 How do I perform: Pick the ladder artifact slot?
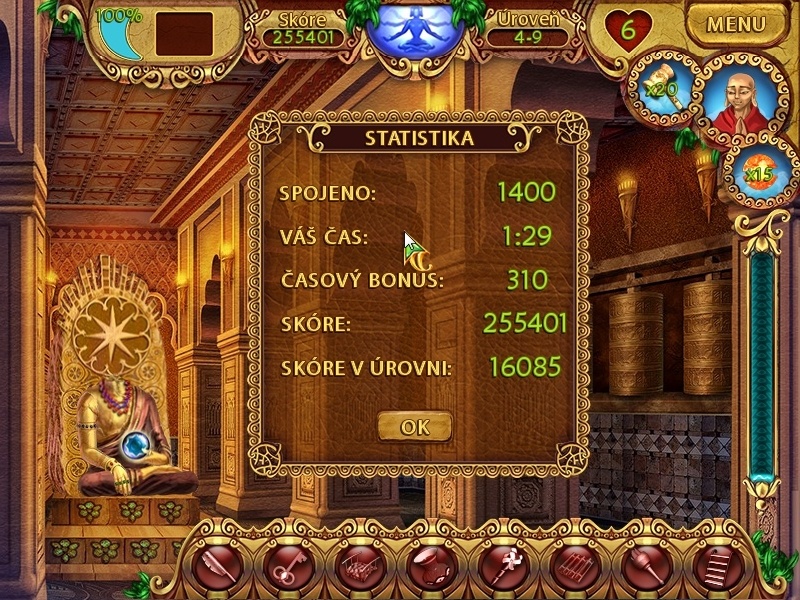tap(712, 567)
